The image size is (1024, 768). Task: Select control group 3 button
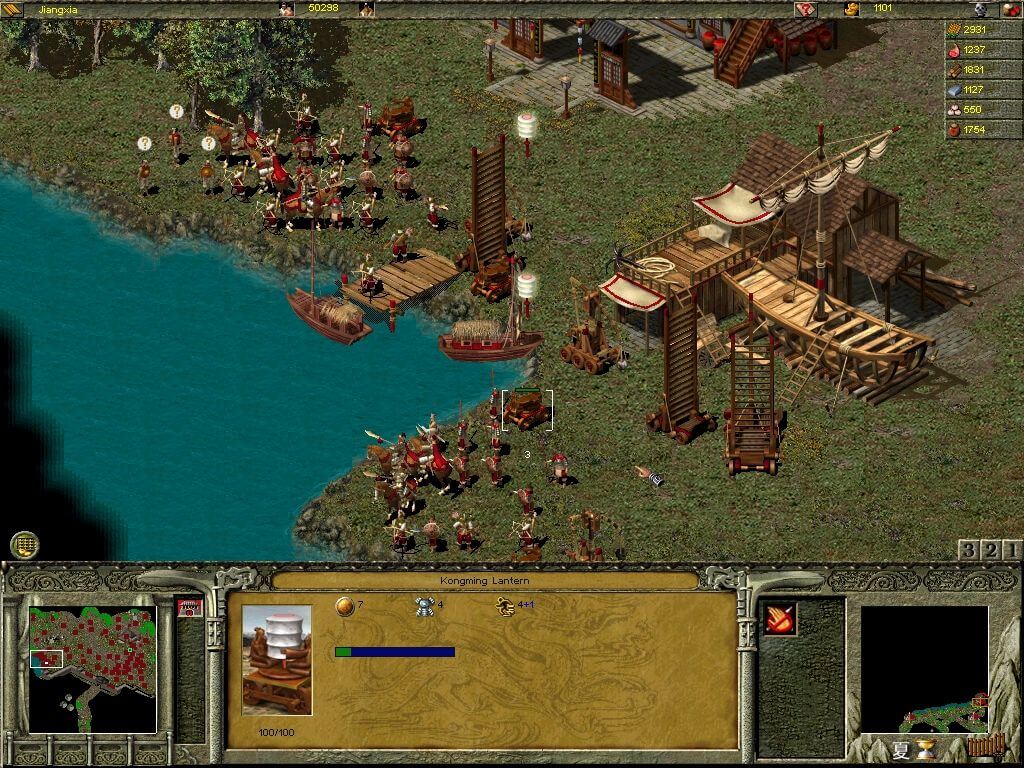pyautogui.click(x=968, y=550)
